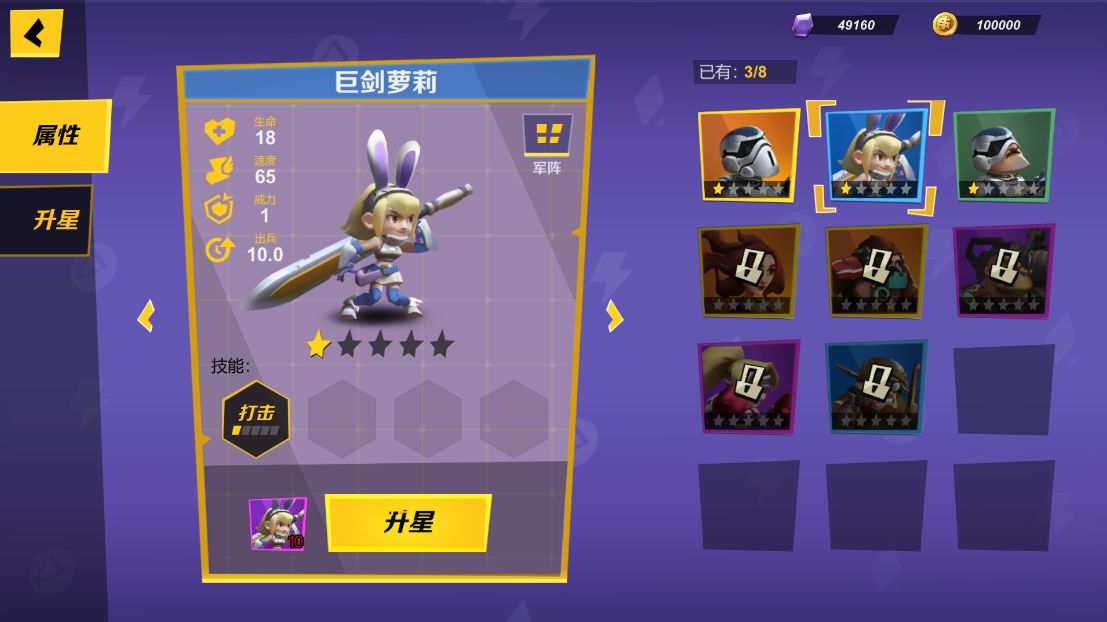Tap the hero fragment icon showing 10
The height and width of the screenshot is (622, 1107).
pos(278,523)
